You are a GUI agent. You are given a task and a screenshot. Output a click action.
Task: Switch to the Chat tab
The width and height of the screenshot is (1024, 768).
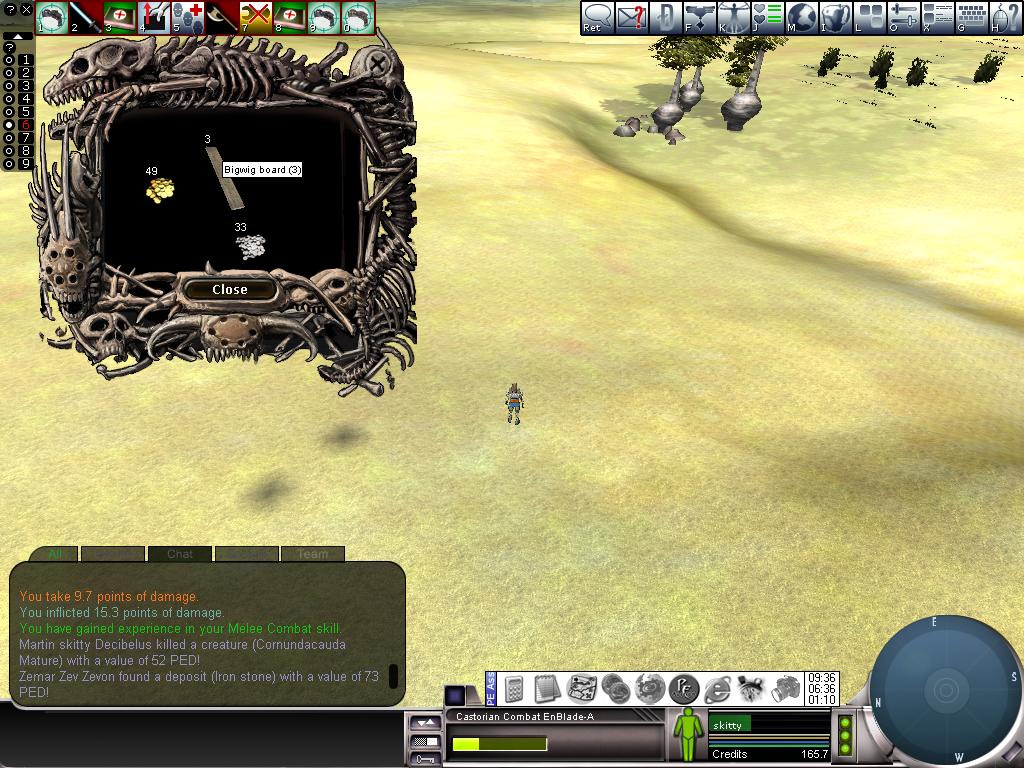(179, 553)
